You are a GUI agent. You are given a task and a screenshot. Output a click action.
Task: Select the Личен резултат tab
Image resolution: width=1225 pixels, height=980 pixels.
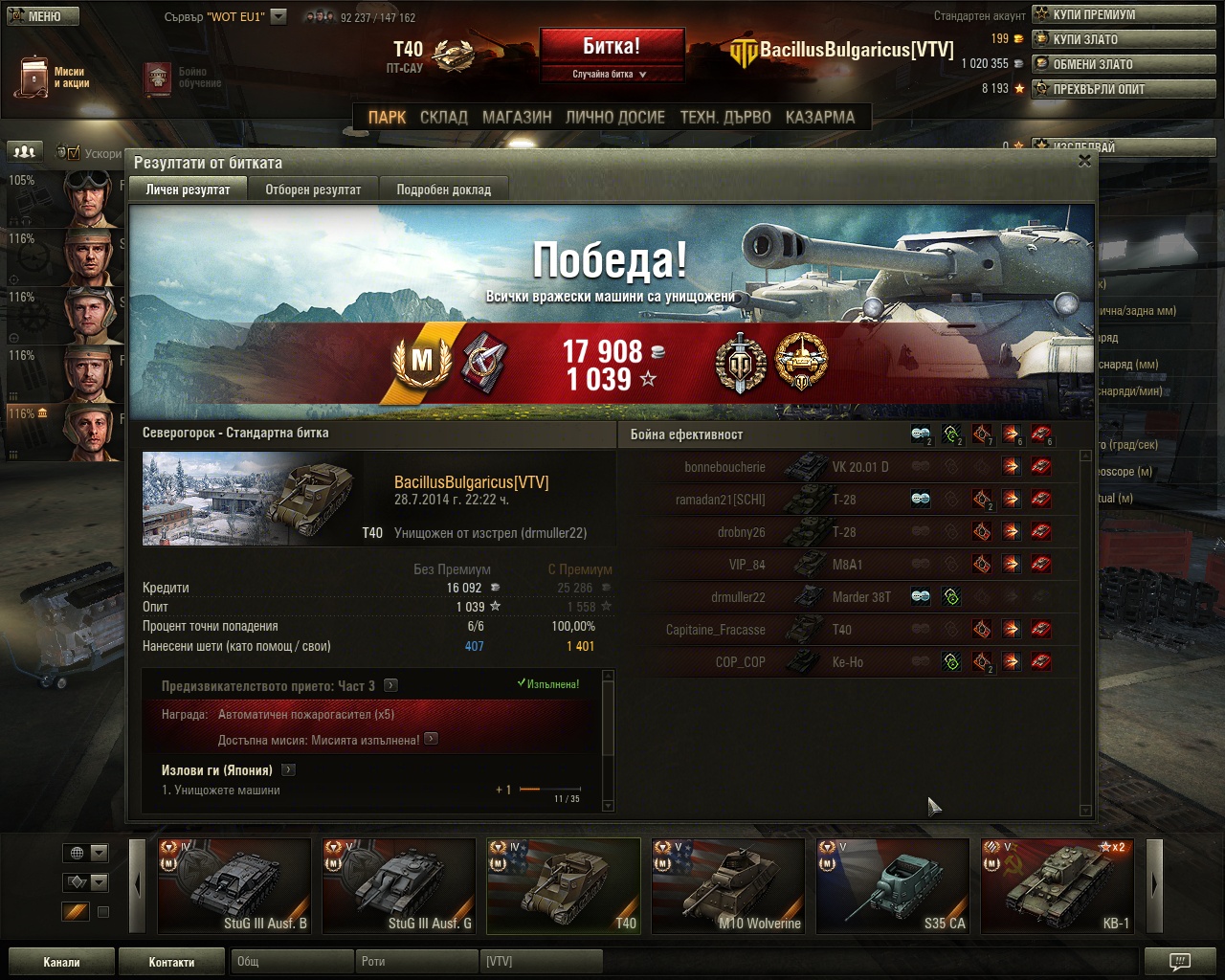(188, 189)
